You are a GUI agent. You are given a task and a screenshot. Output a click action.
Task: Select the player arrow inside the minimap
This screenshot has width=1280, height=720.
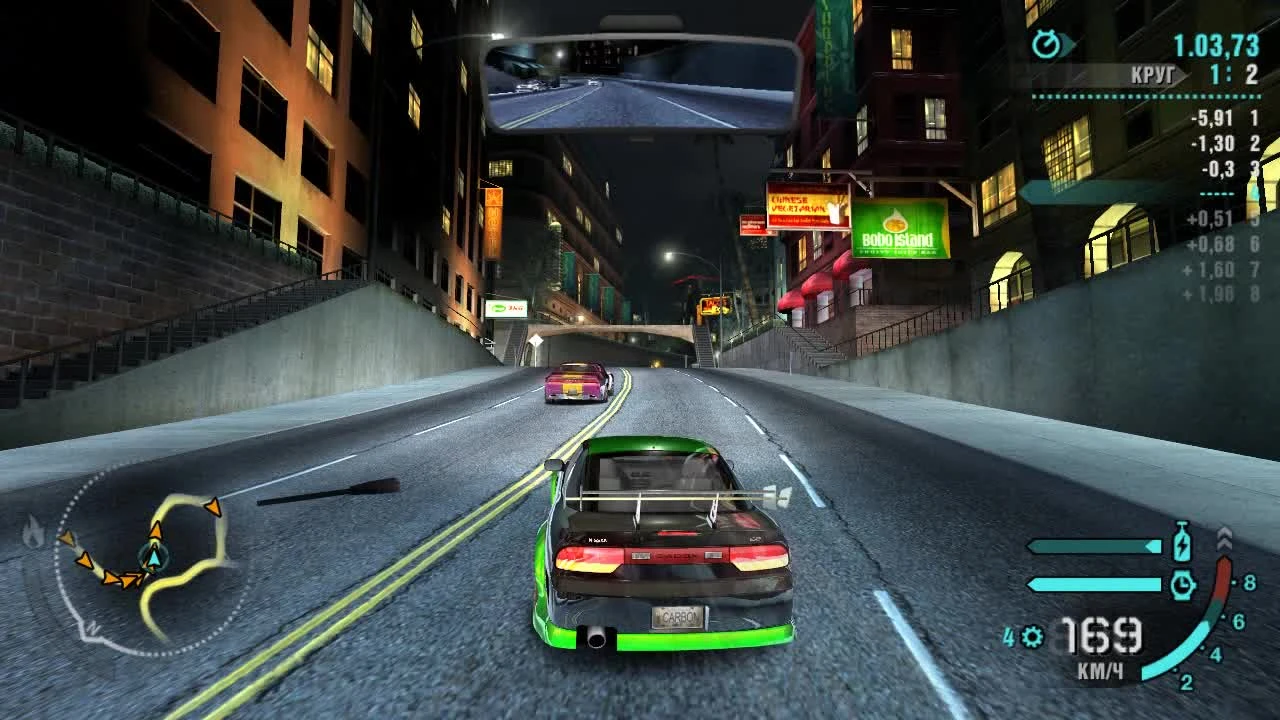click(155, 556)
